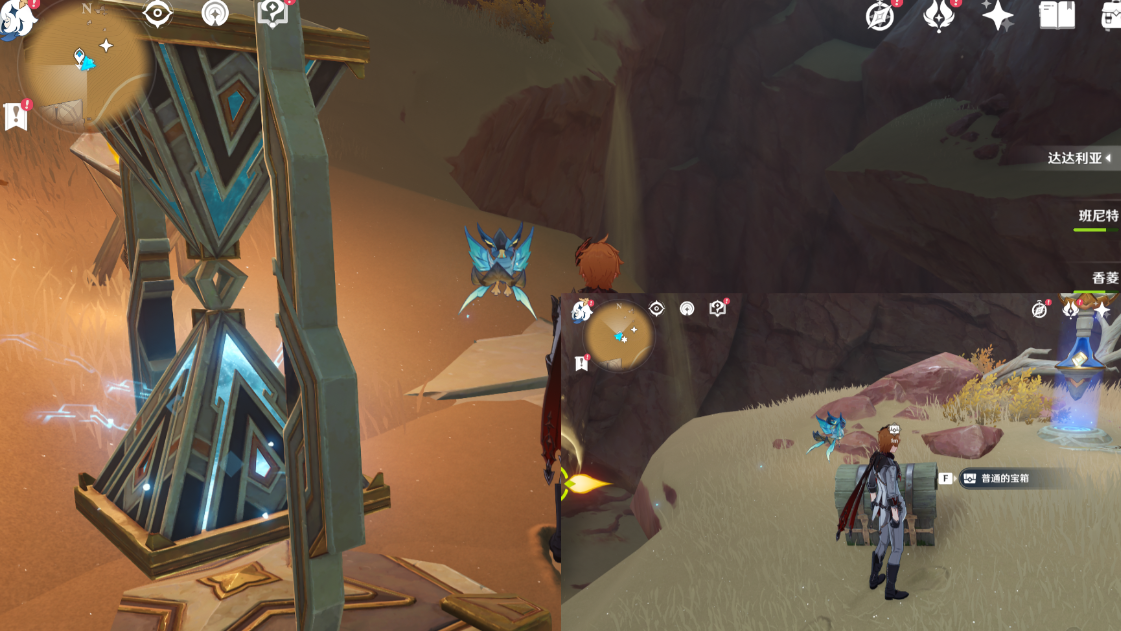Viewport: 1121px width, 631px height.
Task: Open the large winged emblem icon in the main view
Action: coord(939,16)
